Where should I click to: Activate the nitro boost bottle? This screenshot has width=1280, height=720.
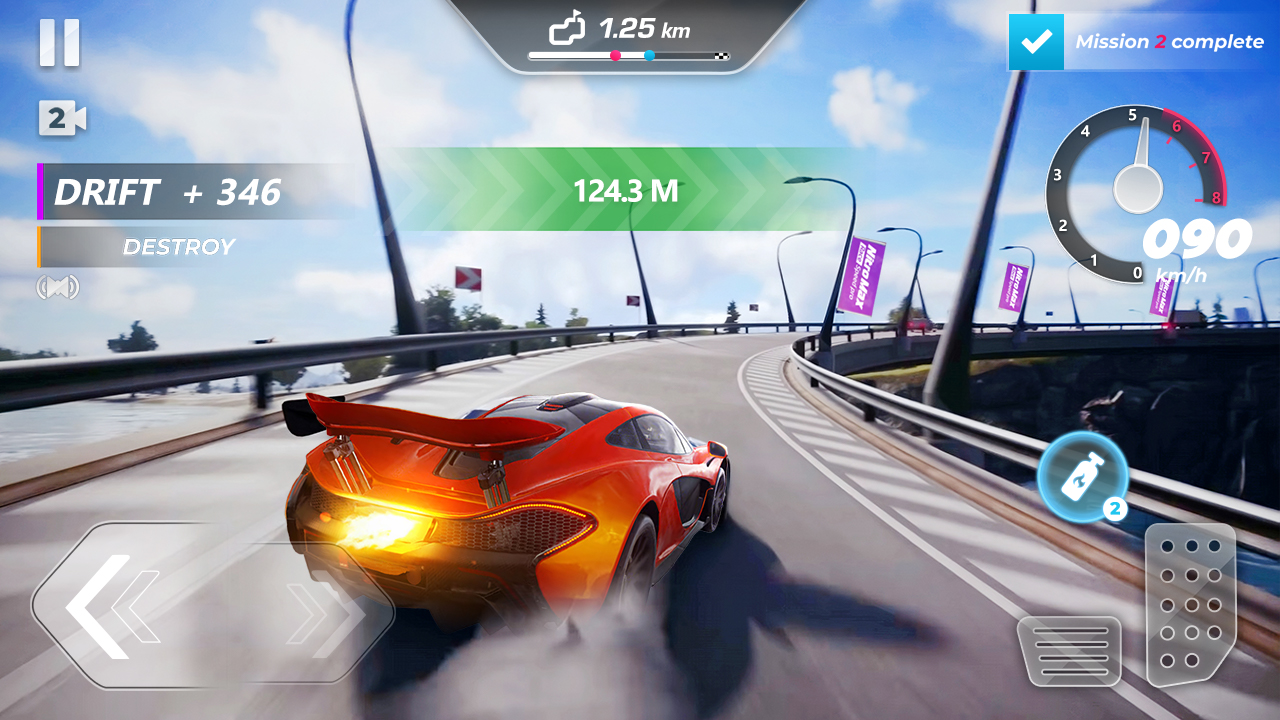coord(1083,478)
